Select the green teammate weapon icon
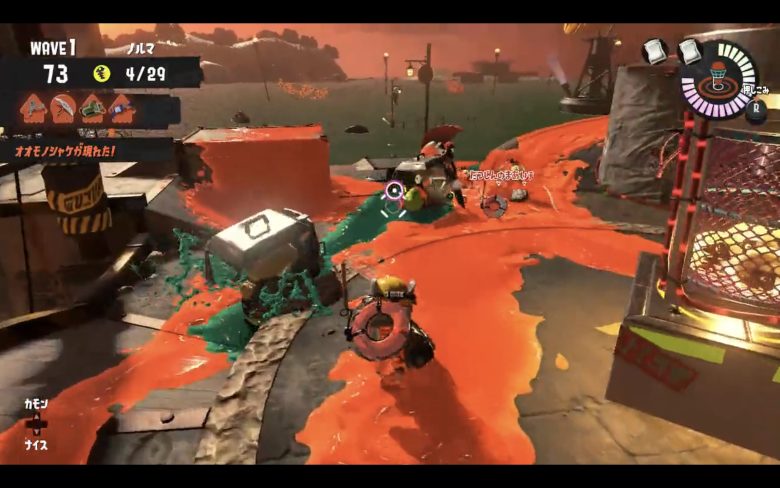This screenshot has width=780, height=488. (93, 107)
